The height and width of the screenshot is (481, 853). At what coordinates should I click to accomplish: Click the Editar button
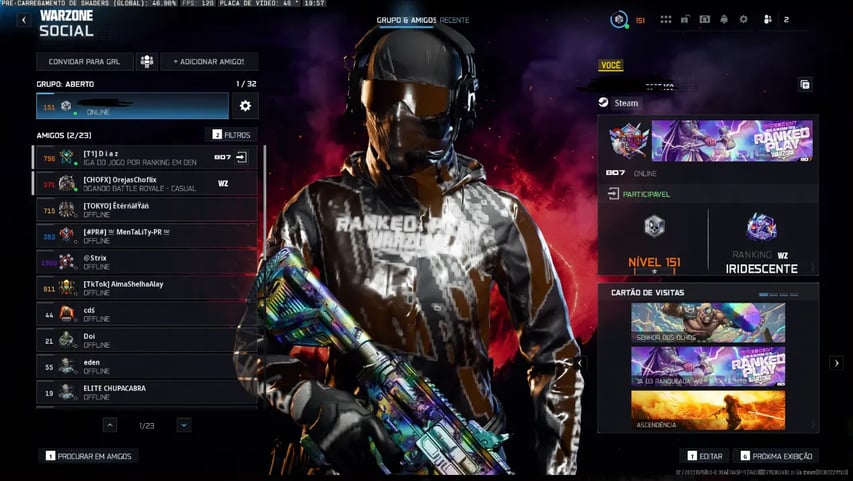coord(706,456)
